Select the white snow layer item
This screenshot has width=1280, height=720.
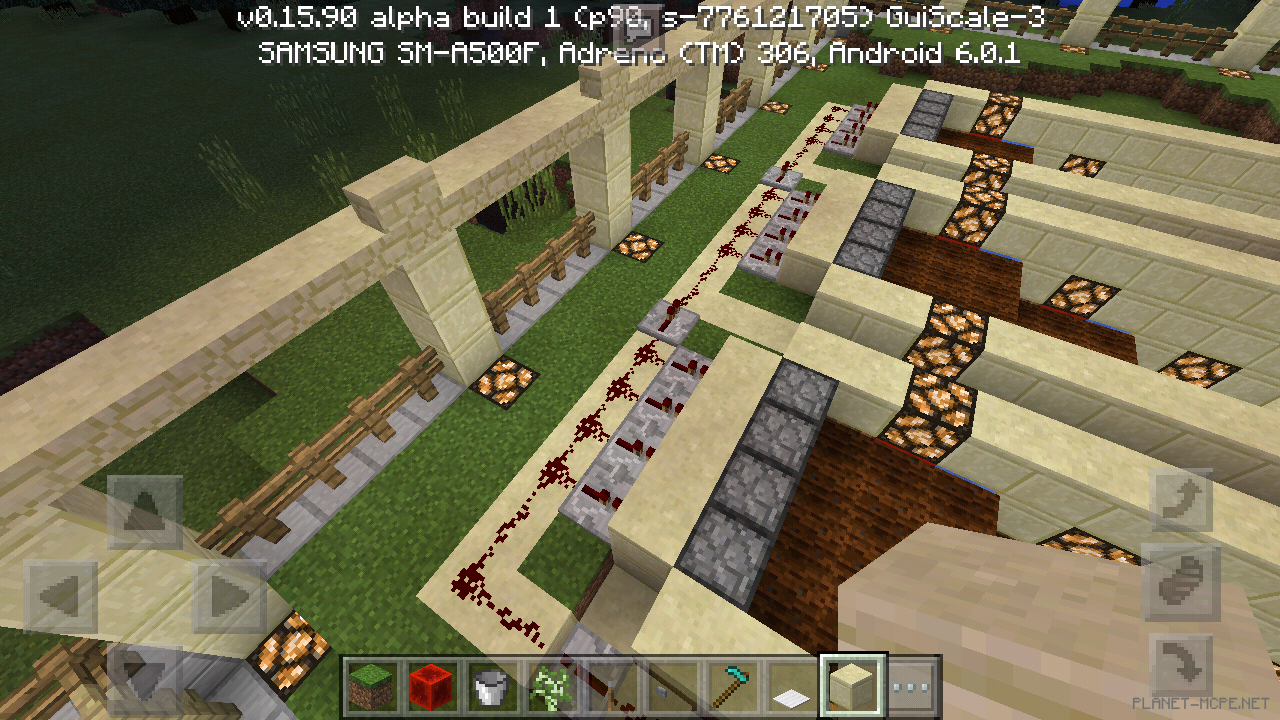pos(790,688)
